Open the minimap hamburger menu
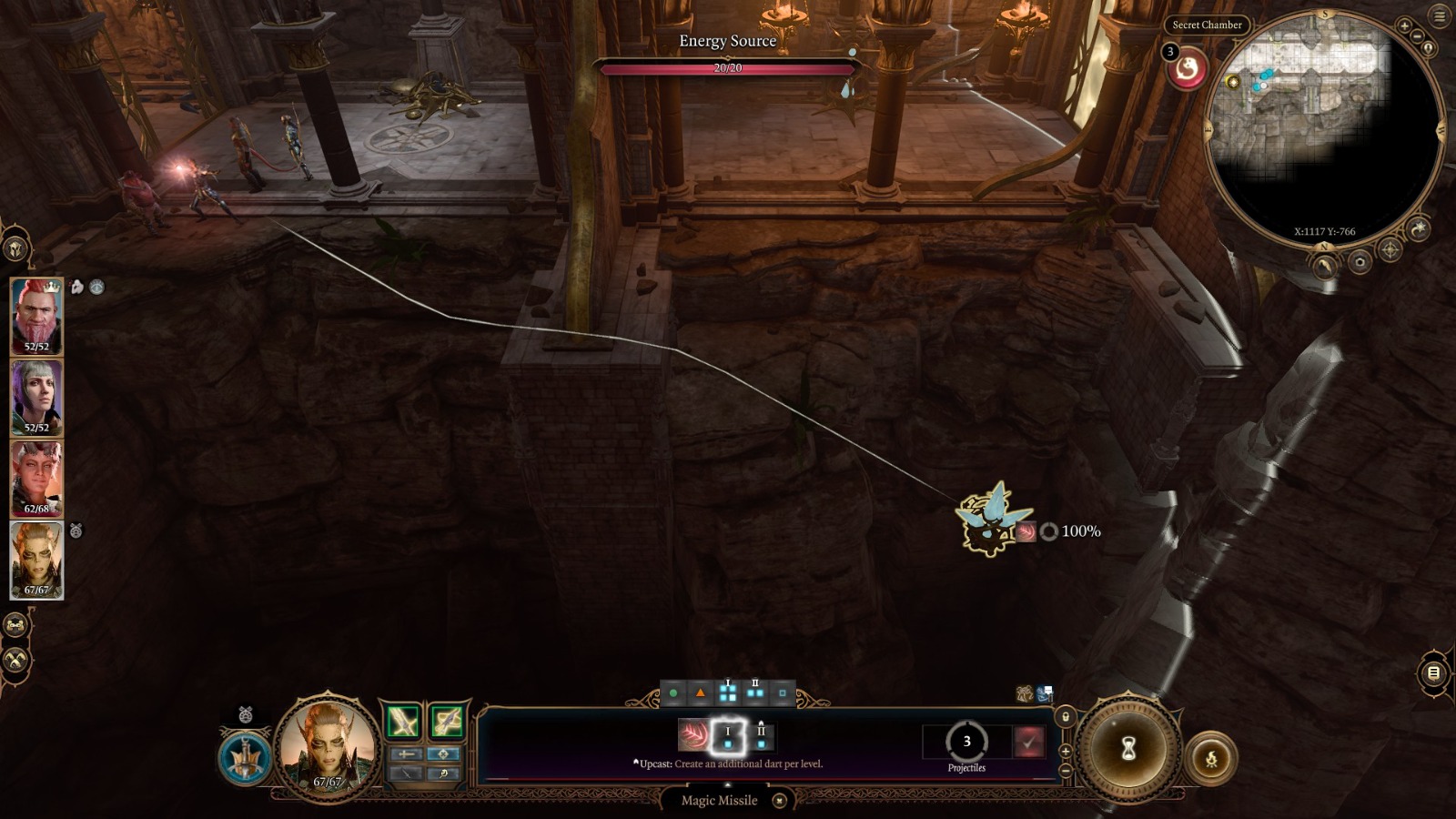Image resolution: width=1456 pixels, height=819 pixels. coord(1440,15)
